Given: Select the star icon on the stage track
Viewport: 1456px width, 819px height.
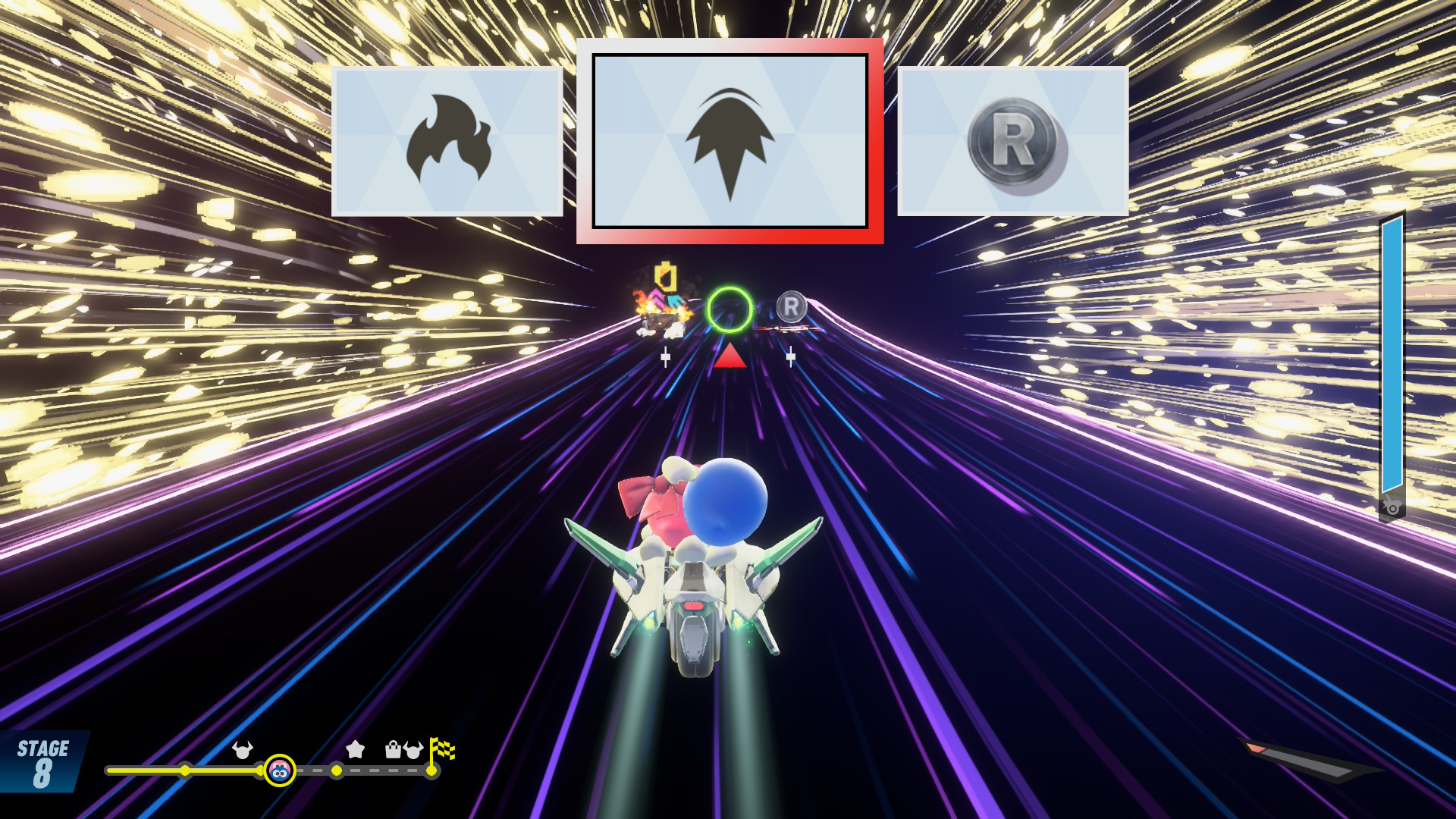Looking at the screenshot, I should point(355,750).
